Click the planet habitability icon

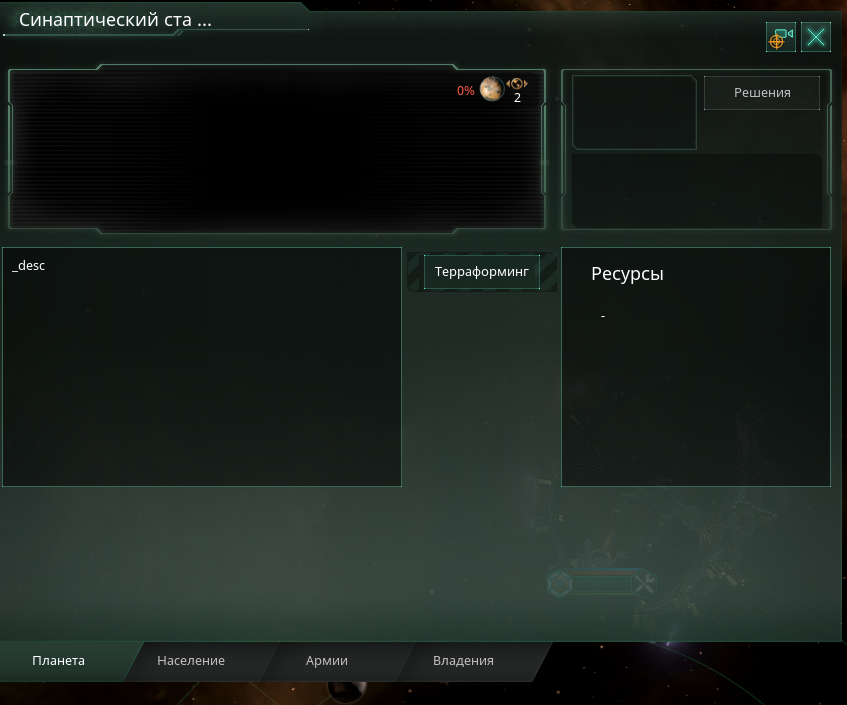491,90
